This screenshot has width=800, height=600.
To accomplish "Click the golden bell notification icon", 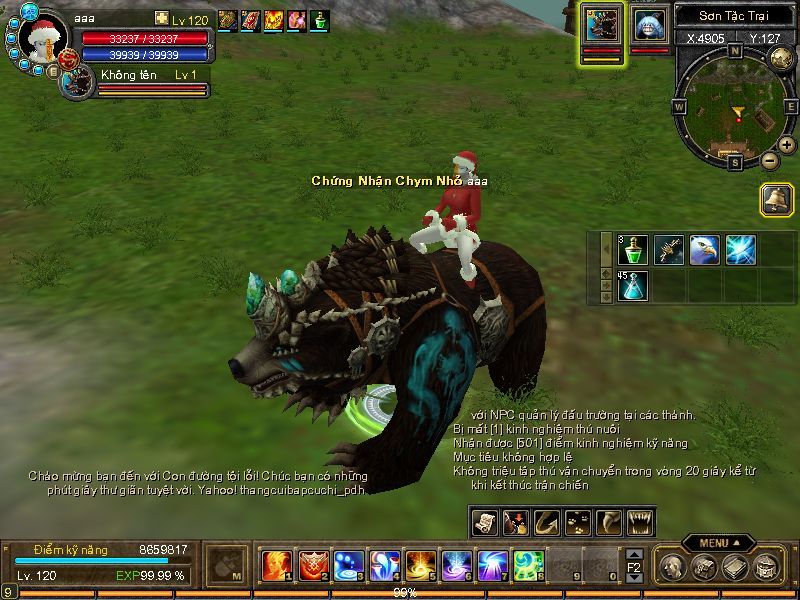I will (775, 198).
